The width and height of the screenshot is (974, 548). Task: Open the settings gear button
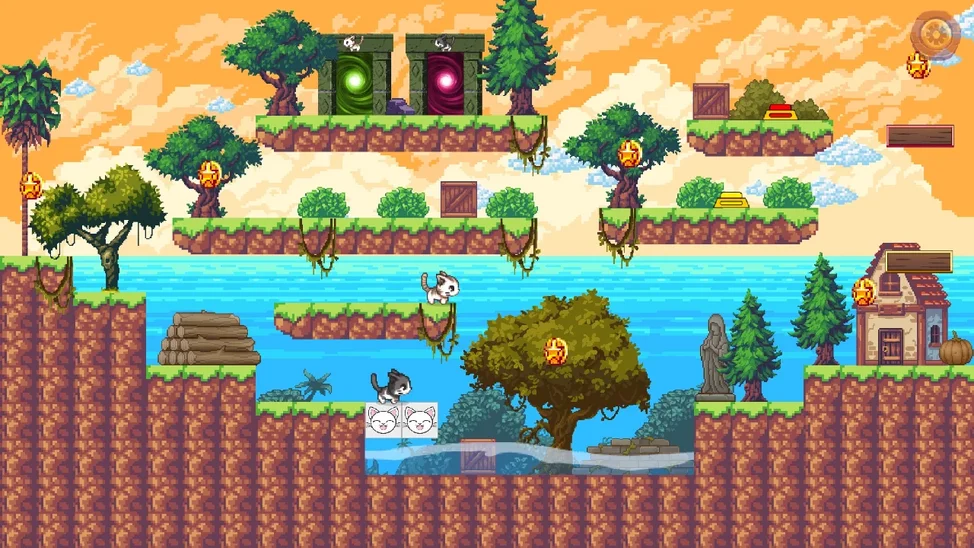click(x=934, y=33)
